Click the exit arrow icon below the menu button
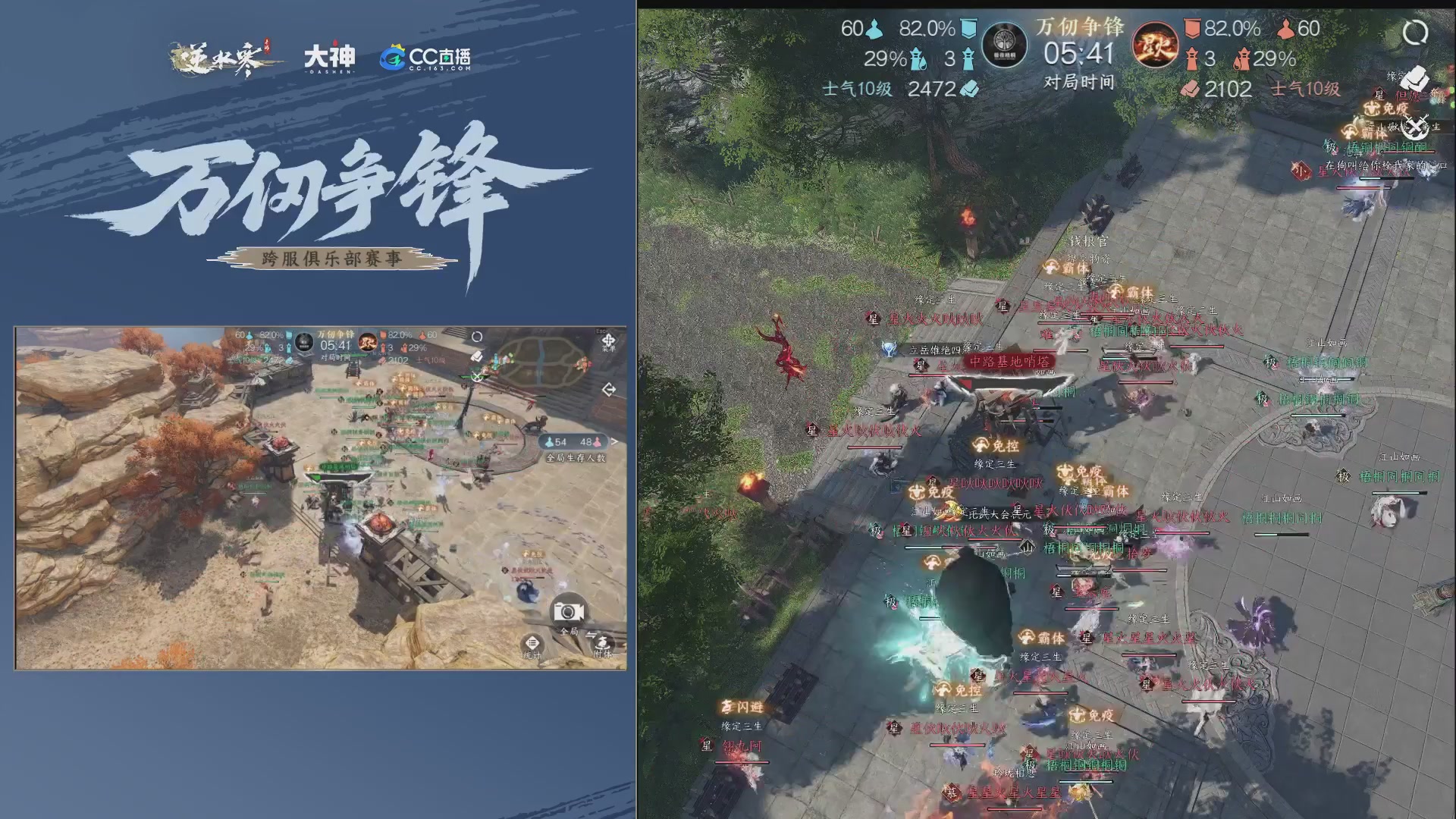Screen dimensions: 1456x819 (x=609, y=388)
